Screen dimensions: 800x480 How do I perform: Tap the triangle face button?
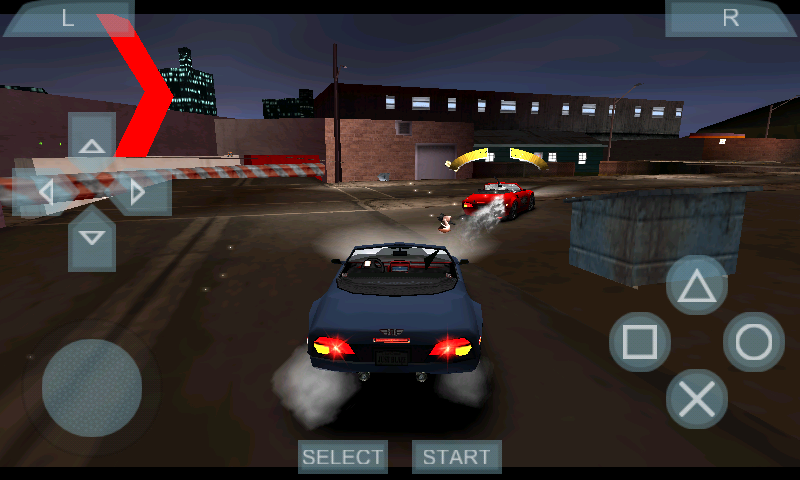(697, 286)
